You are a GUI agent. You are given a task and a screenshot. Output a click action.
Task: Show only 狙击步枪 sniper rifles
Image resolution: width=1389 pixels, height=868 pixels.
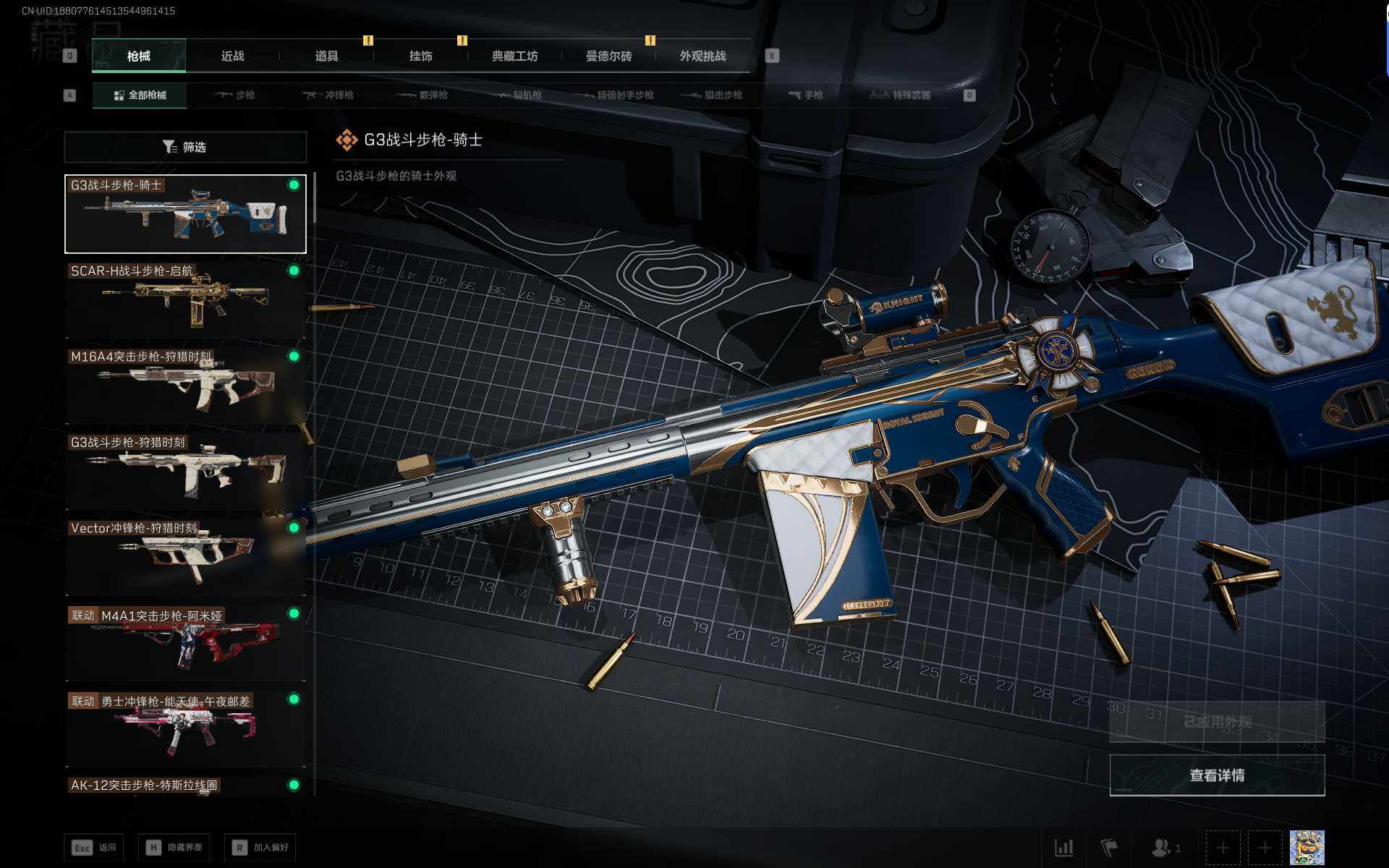tap(713, 95)
